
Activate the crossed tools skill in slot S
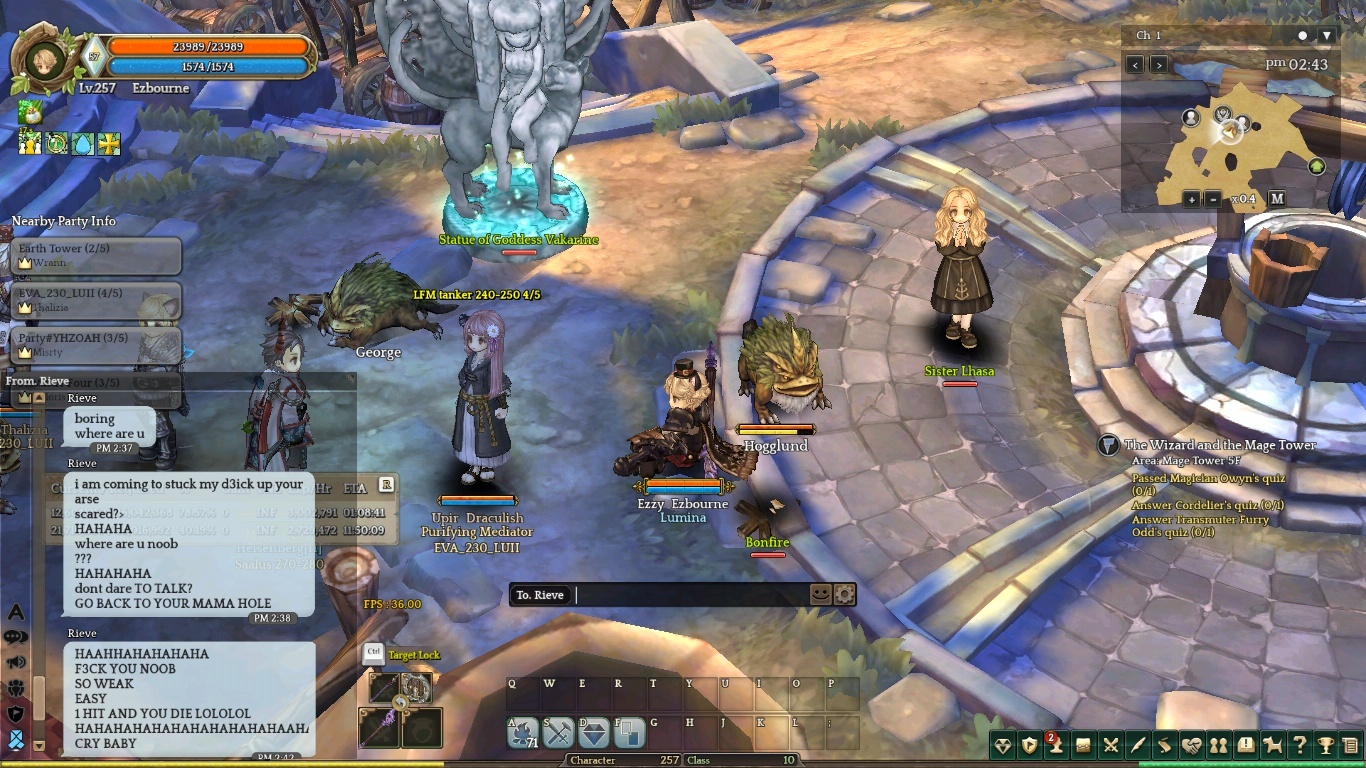point(559,734)
